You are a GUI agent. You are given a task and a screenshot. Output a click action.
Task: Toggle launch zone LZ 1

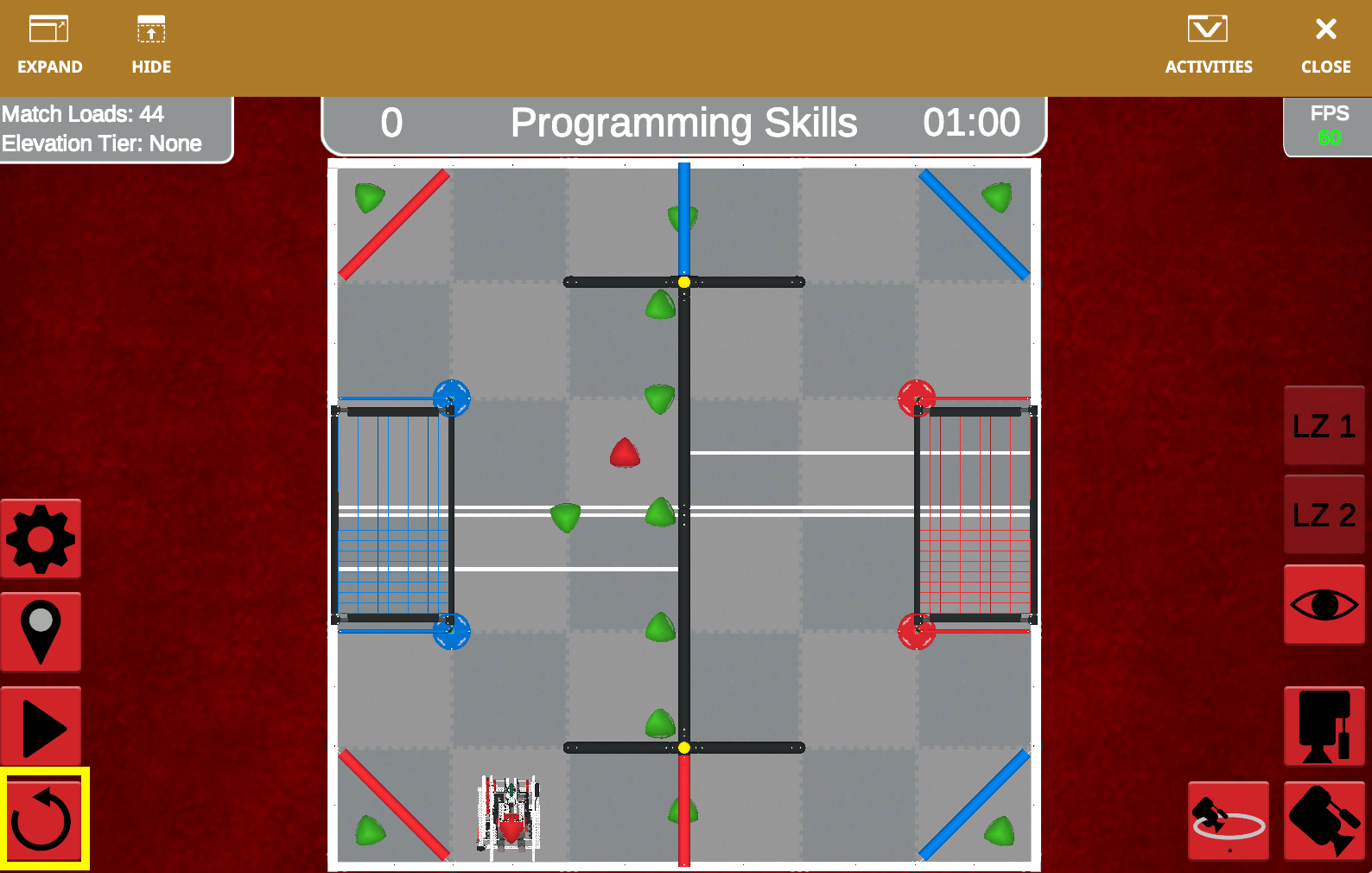click(x=1324, y=425)
